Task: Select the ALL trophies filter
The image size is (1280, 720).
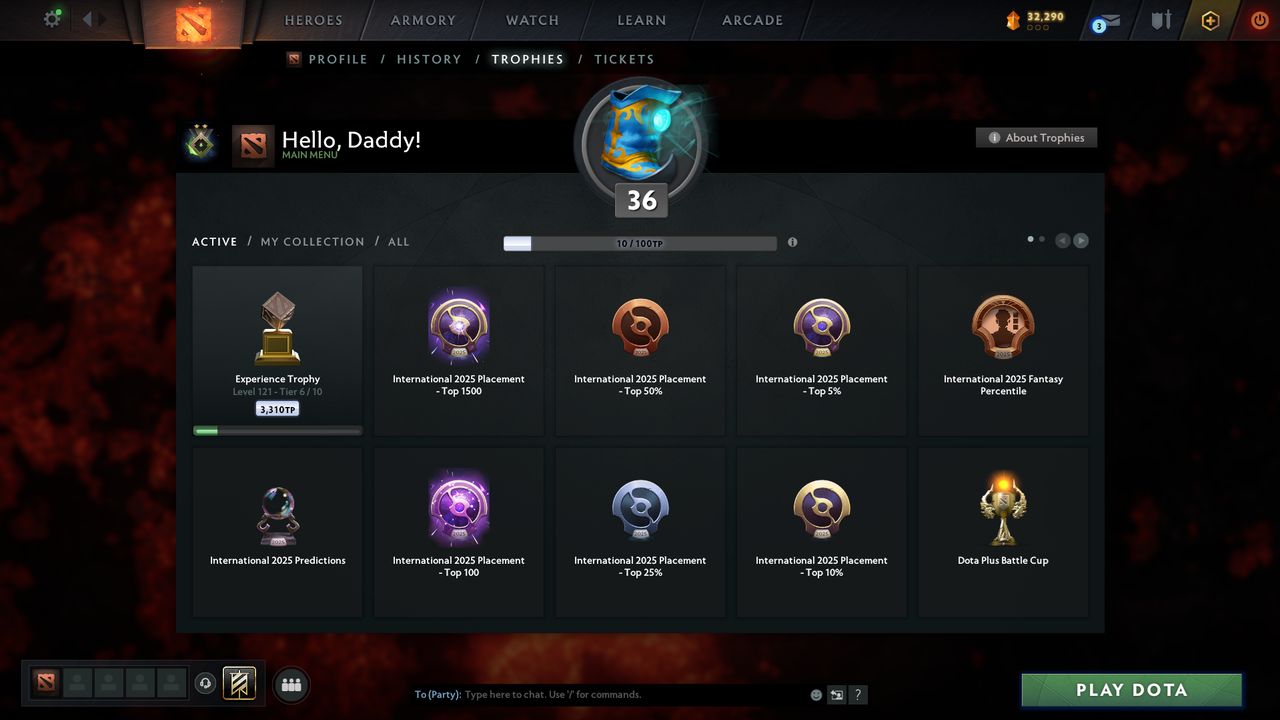Action: 398,241
